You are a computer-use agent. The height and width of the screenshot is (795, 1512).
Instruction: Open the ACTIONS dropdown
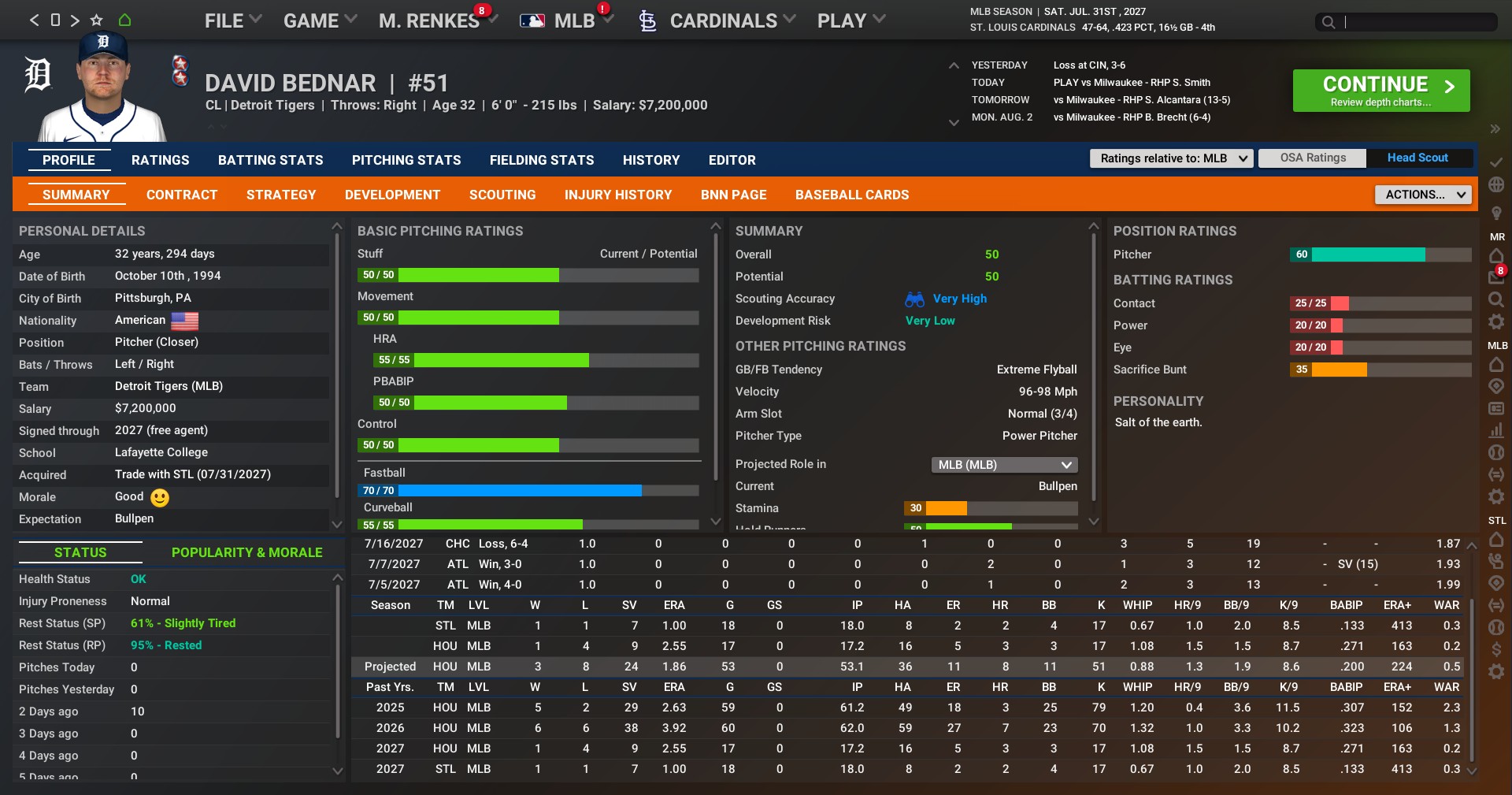[1423, 195]
